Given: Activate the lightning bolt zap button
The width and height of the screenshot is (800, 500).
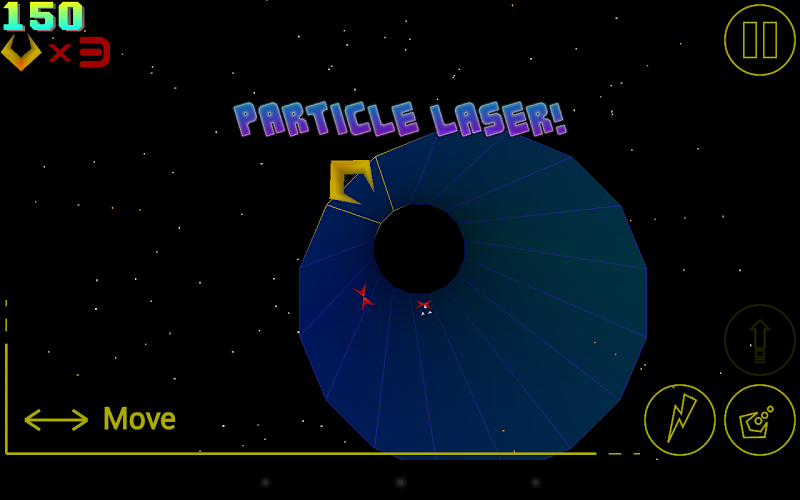Looking at the screenshot, I should [x=680, y=420].
